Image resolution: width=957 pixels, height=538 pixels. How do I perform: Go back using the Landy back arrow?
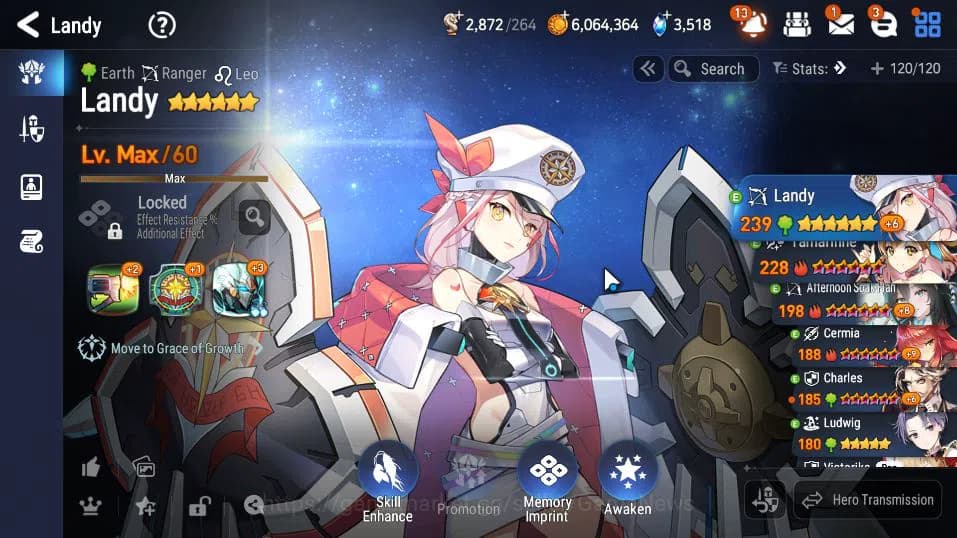point(28,24)
